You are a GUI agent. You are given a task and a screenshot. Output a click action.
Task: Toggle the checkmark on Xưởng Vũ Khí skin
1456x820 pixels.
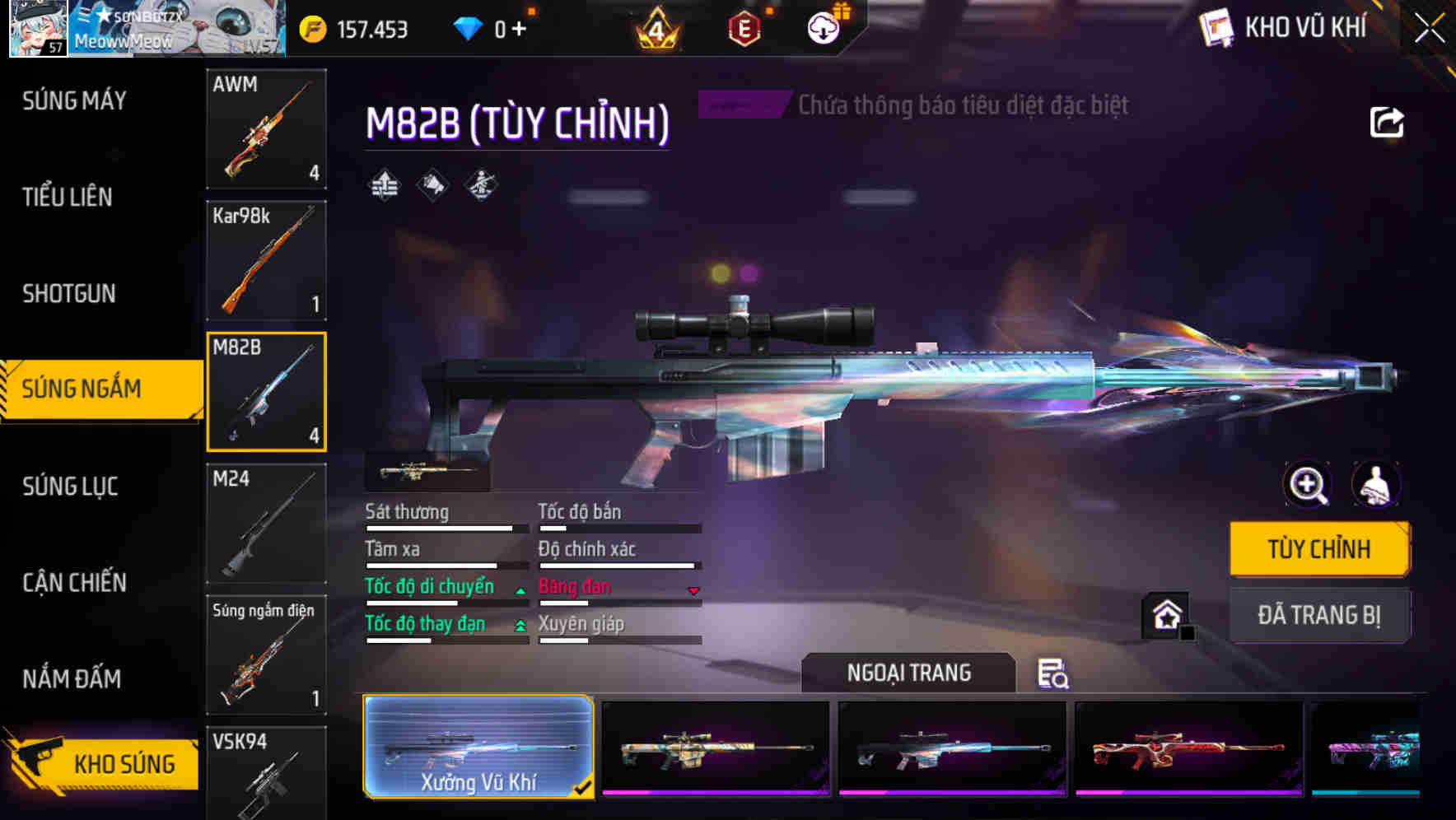[x=584, y=786]
